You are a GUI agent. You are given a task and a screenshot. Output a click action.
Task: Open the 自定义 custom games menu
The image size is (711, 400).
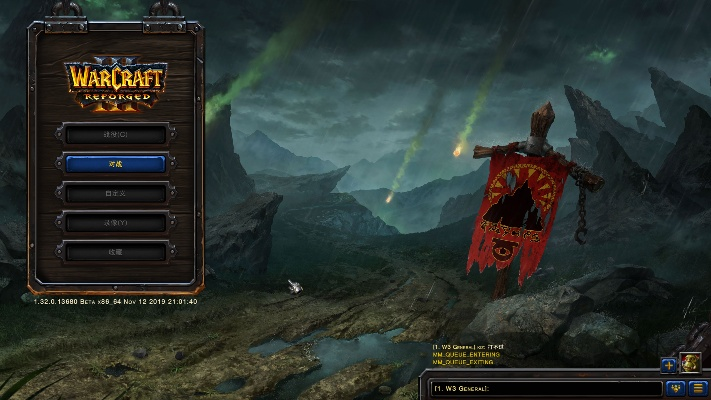(115, 193)
